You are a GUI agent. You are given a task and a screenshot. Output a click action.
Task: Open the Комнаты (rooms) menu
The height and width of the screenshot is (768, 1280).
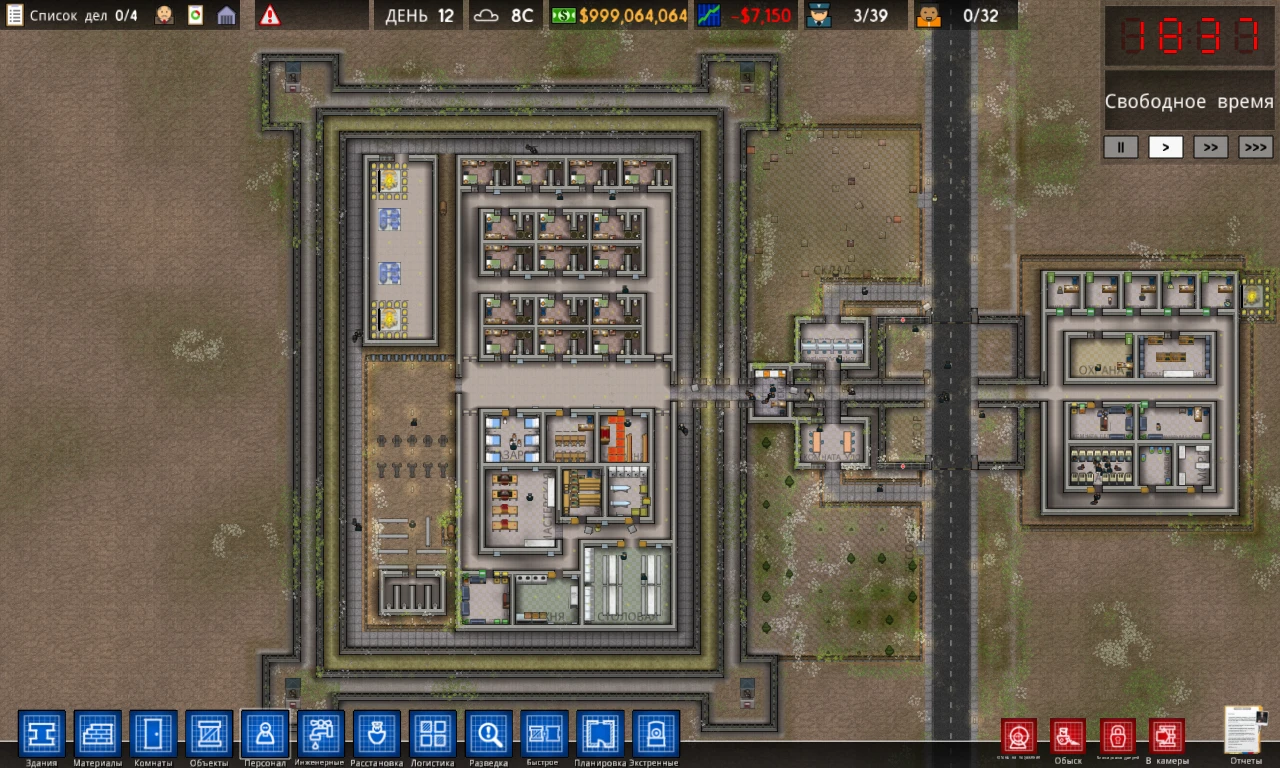pos(153,735)
